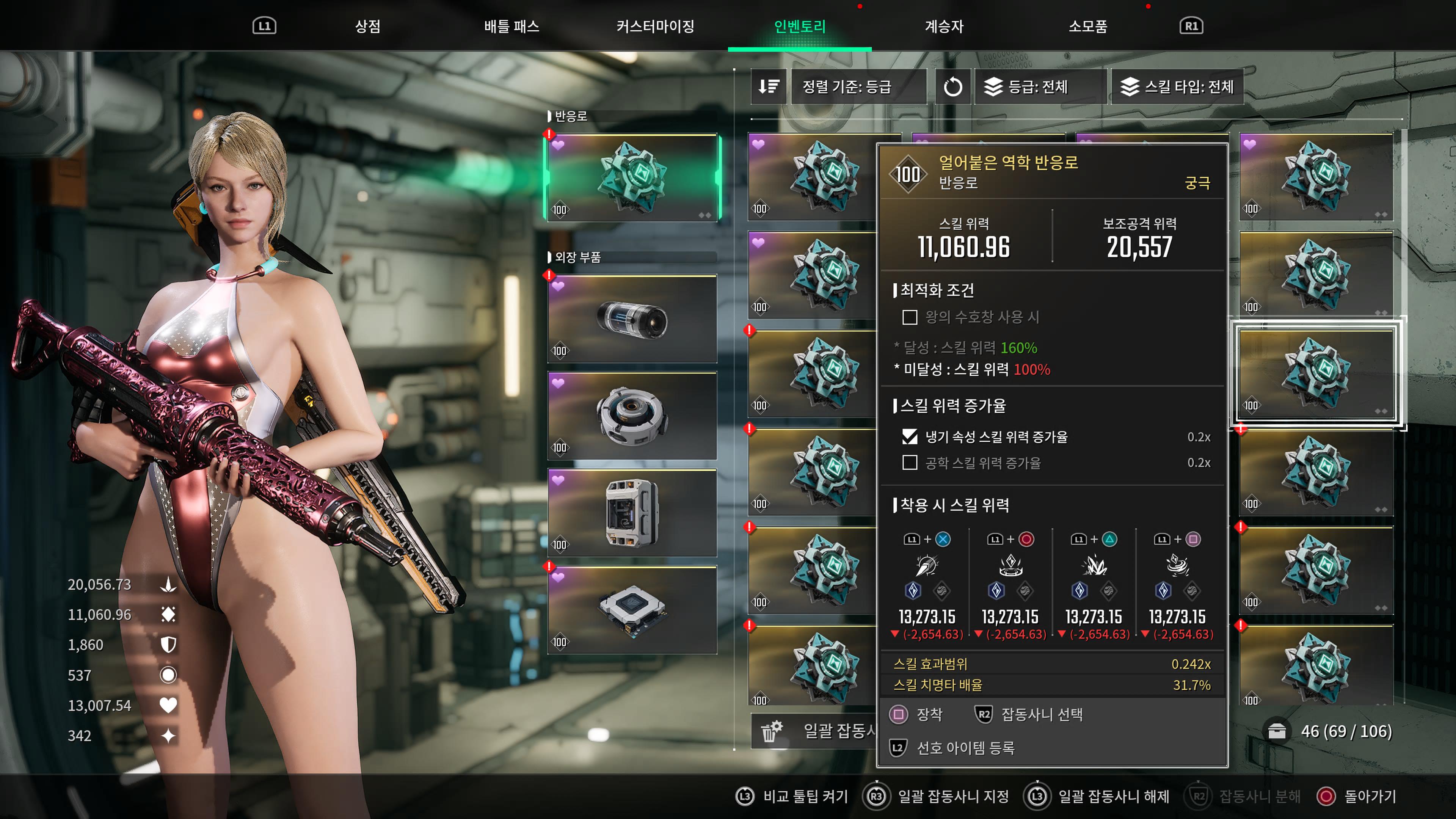
Task: Switch to the 상점 tab
Action: pyautogui.click(x=367, y=26)
